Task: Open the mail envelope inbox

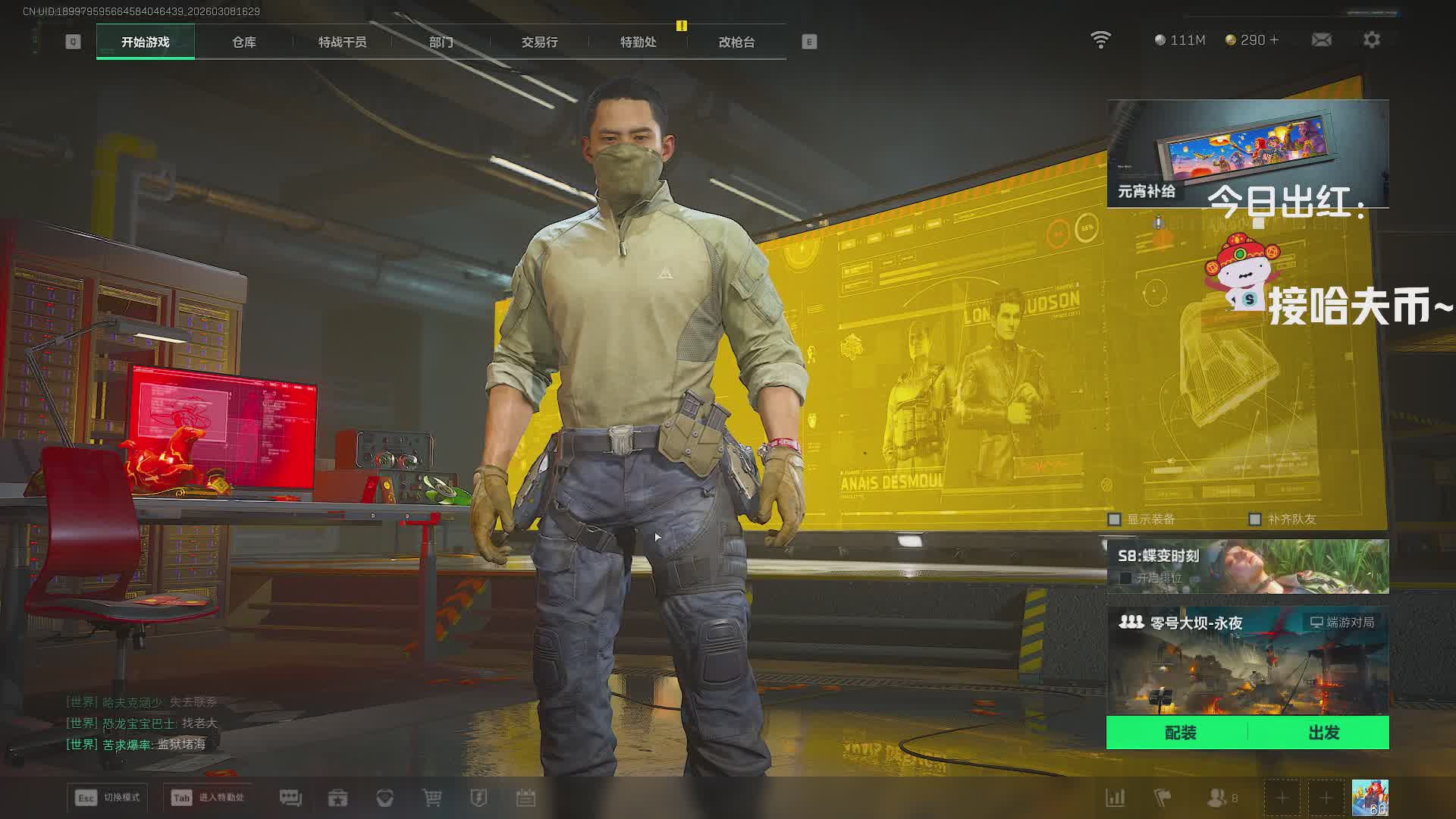Action: pos(1321,39)
